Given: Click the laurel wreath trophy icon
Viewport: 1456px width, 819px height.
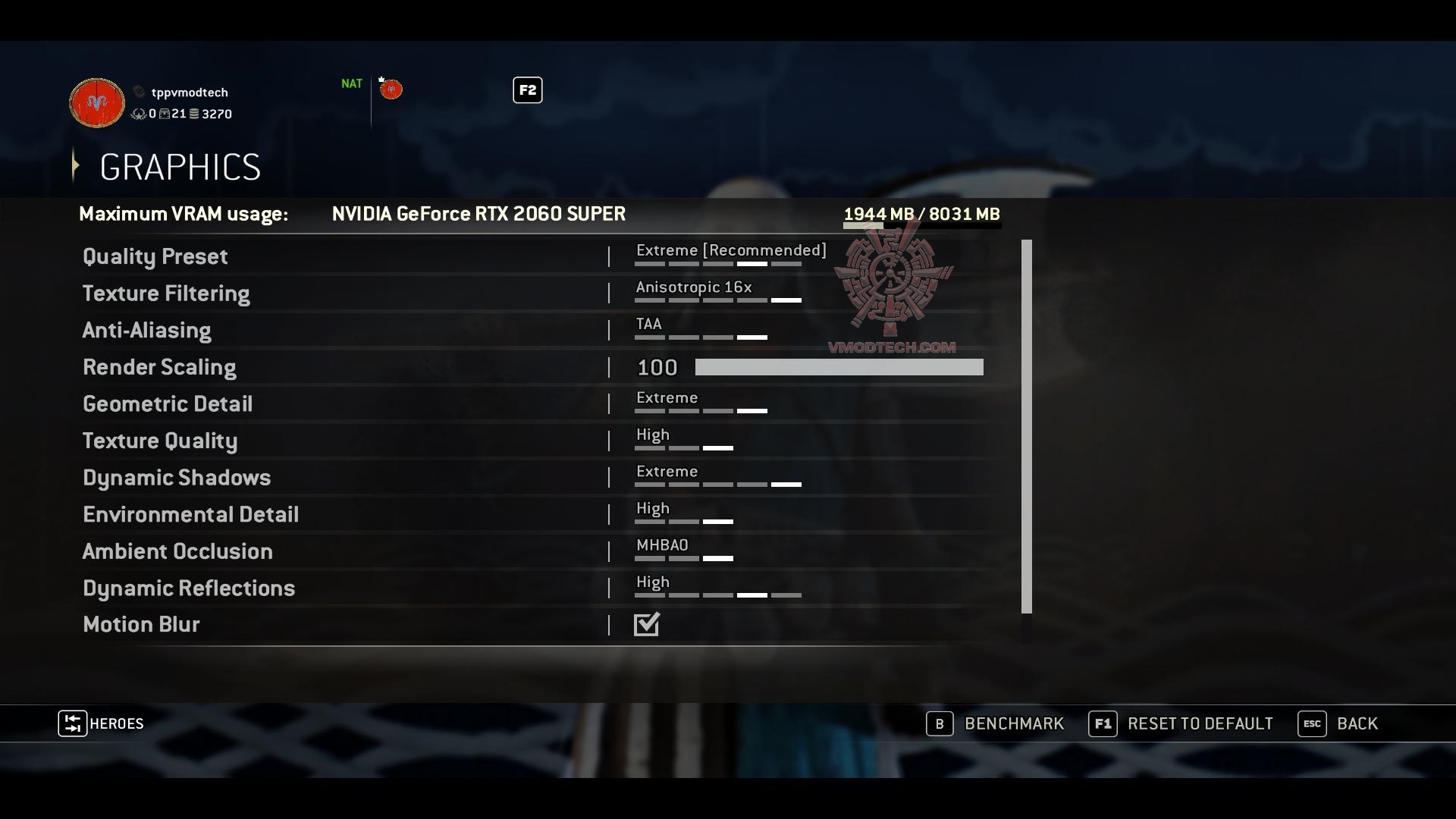Looking at the screenshot, I should (x=139, y=114).
